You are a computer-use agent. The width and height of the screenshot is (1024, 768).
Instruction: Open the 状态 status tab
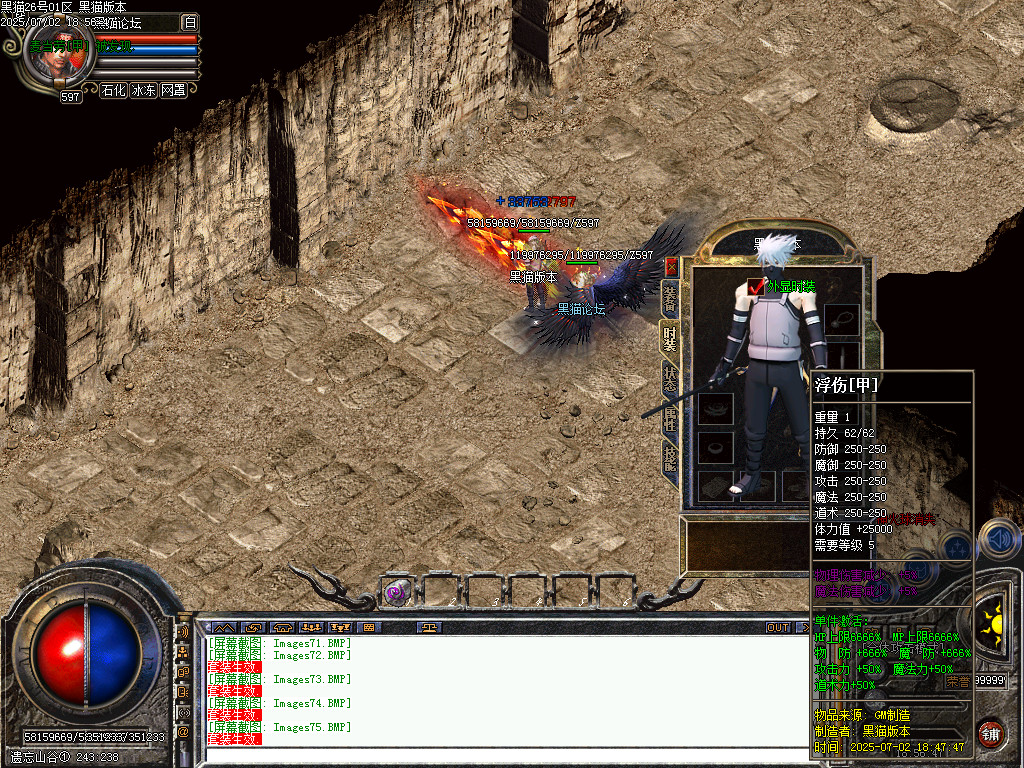tap(670, 381)
